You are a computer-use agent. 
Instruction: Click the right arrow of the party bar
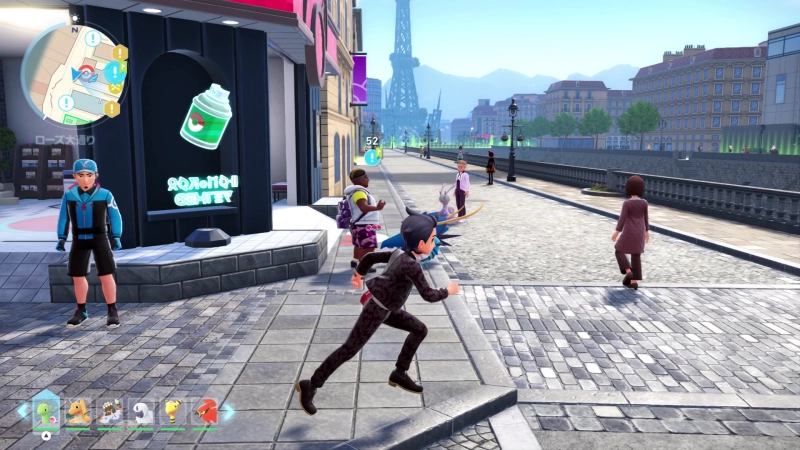229,410
